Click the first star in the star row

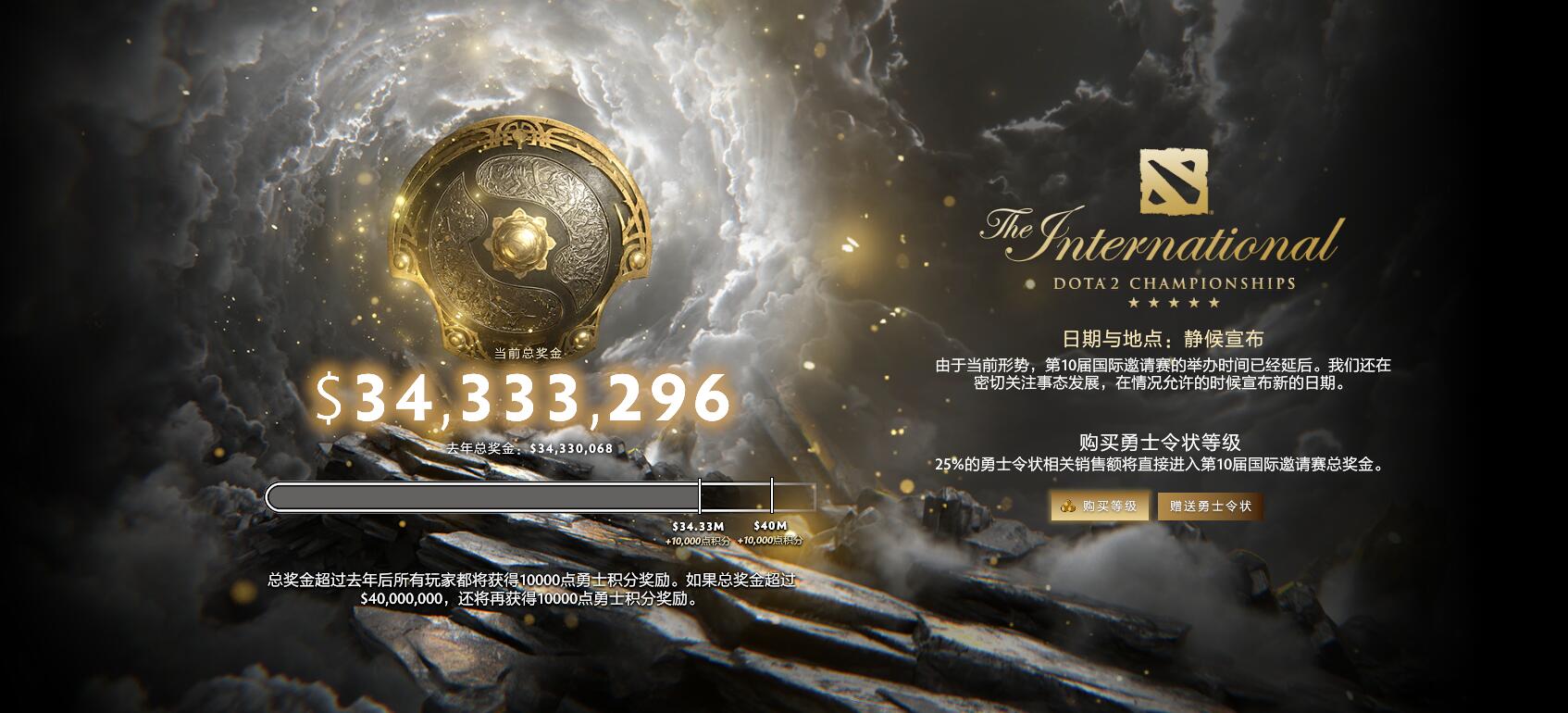(x=1128, y=301)
